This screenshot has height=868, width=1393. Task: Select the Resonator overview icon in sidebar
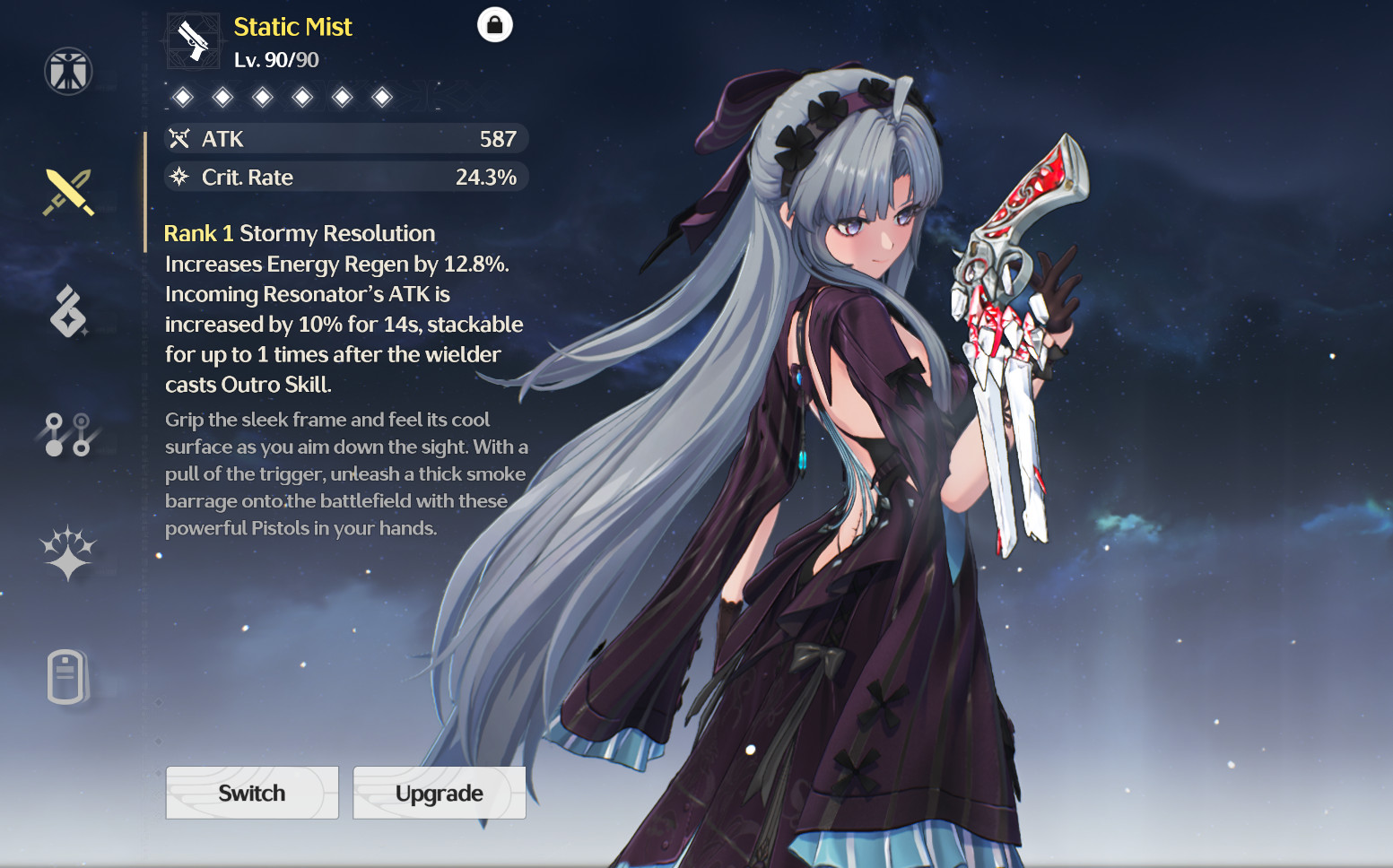coord(67,72)
